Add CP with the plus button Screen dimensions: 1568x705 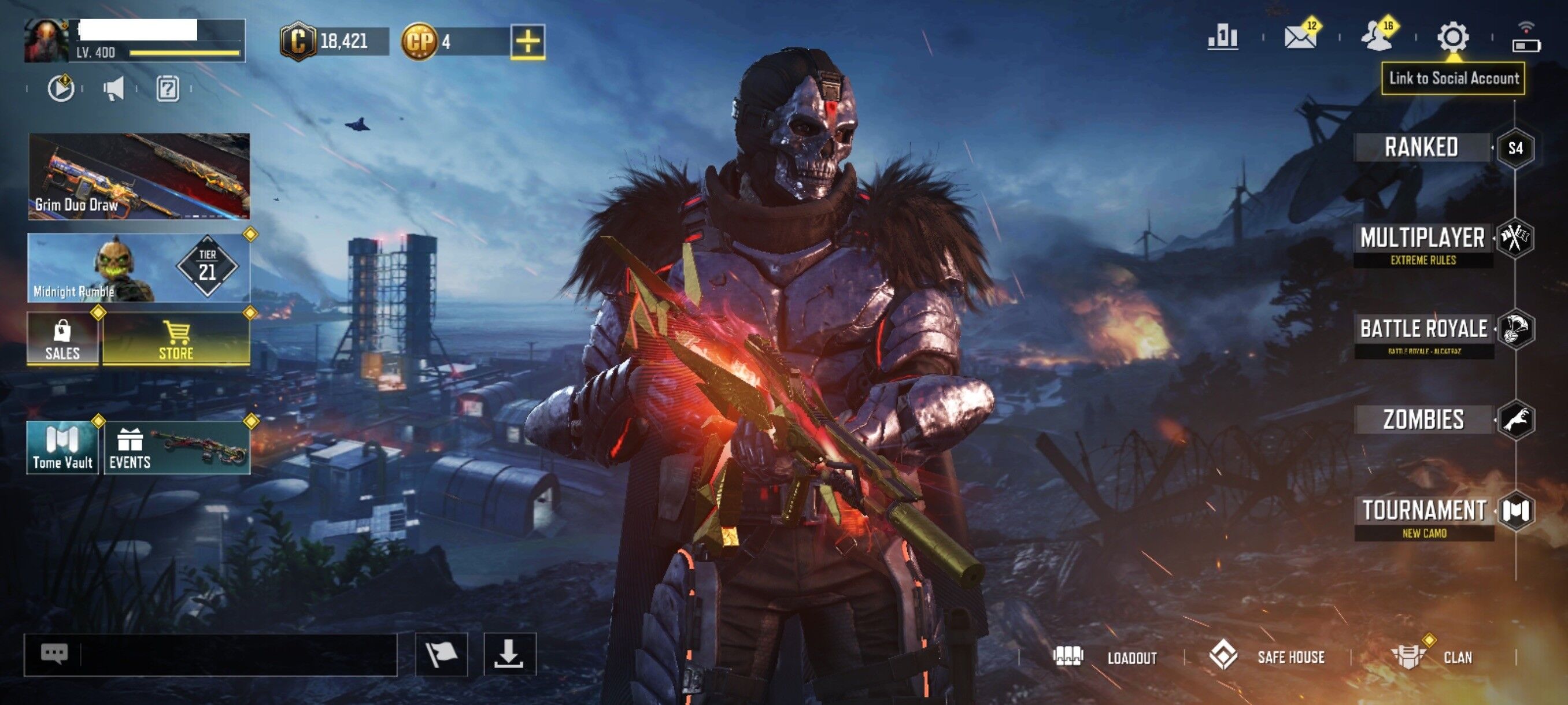point(528,41)
